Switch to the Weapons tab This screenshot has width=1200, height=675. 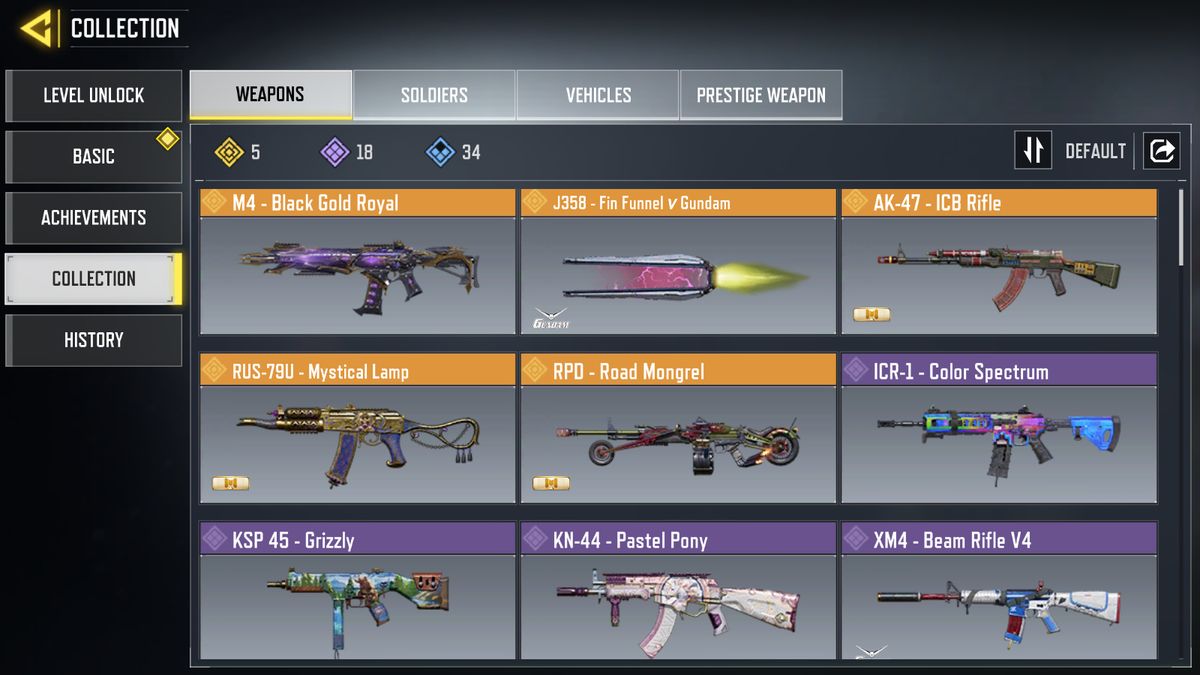click(270, 95)
